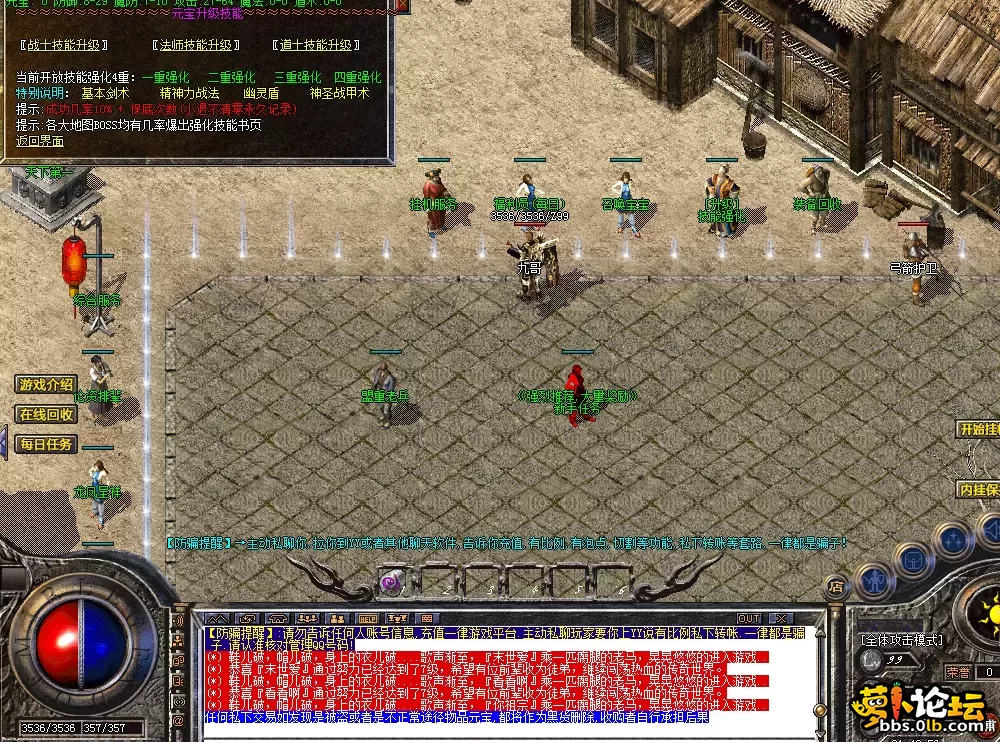Viewport: 1000px width, 742px height.
Task: Click the 返回界面 return link
Action: tap(40, 141)
